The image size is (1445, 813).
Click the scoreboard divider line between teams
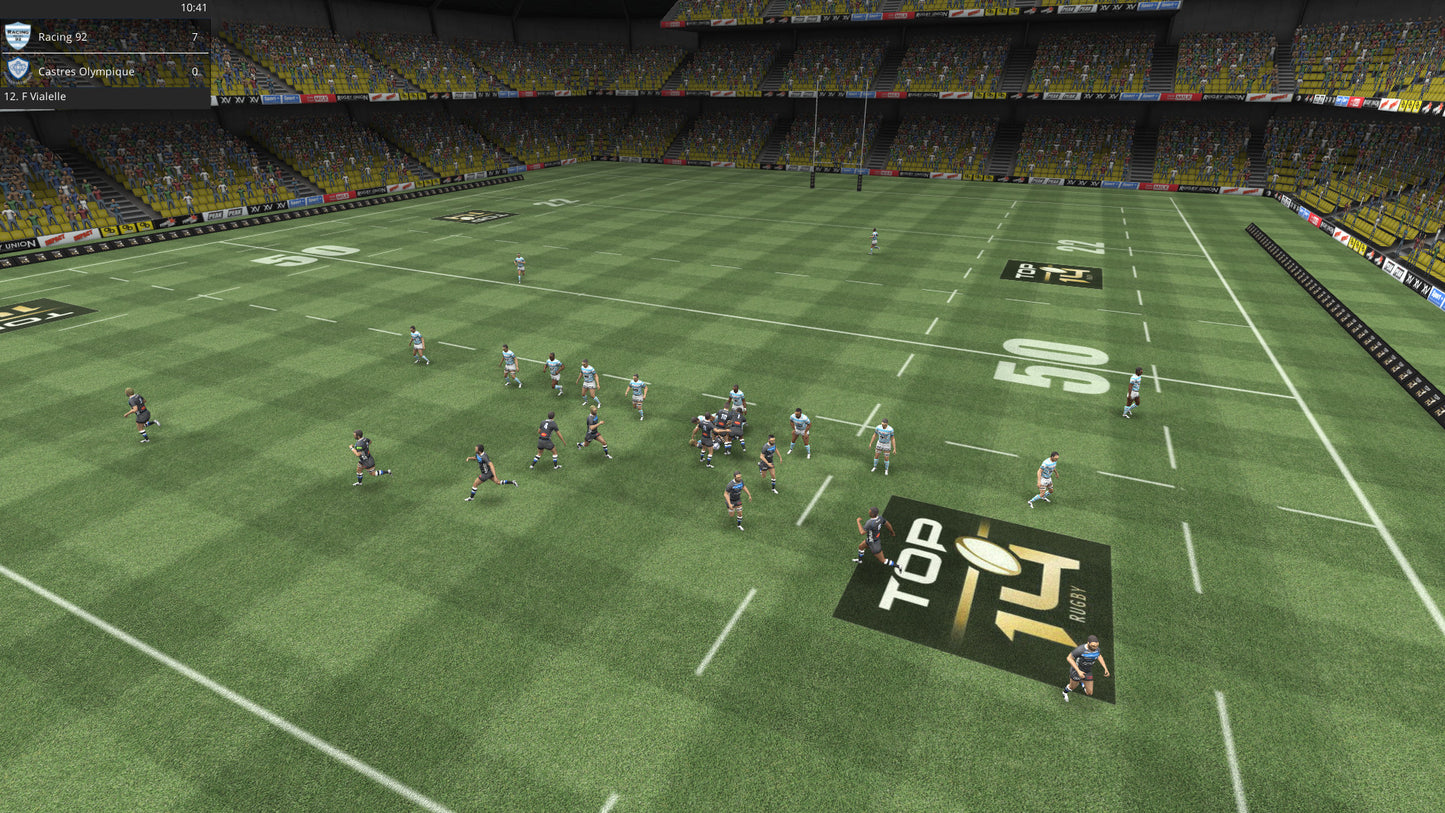click(x=105, y=53)
